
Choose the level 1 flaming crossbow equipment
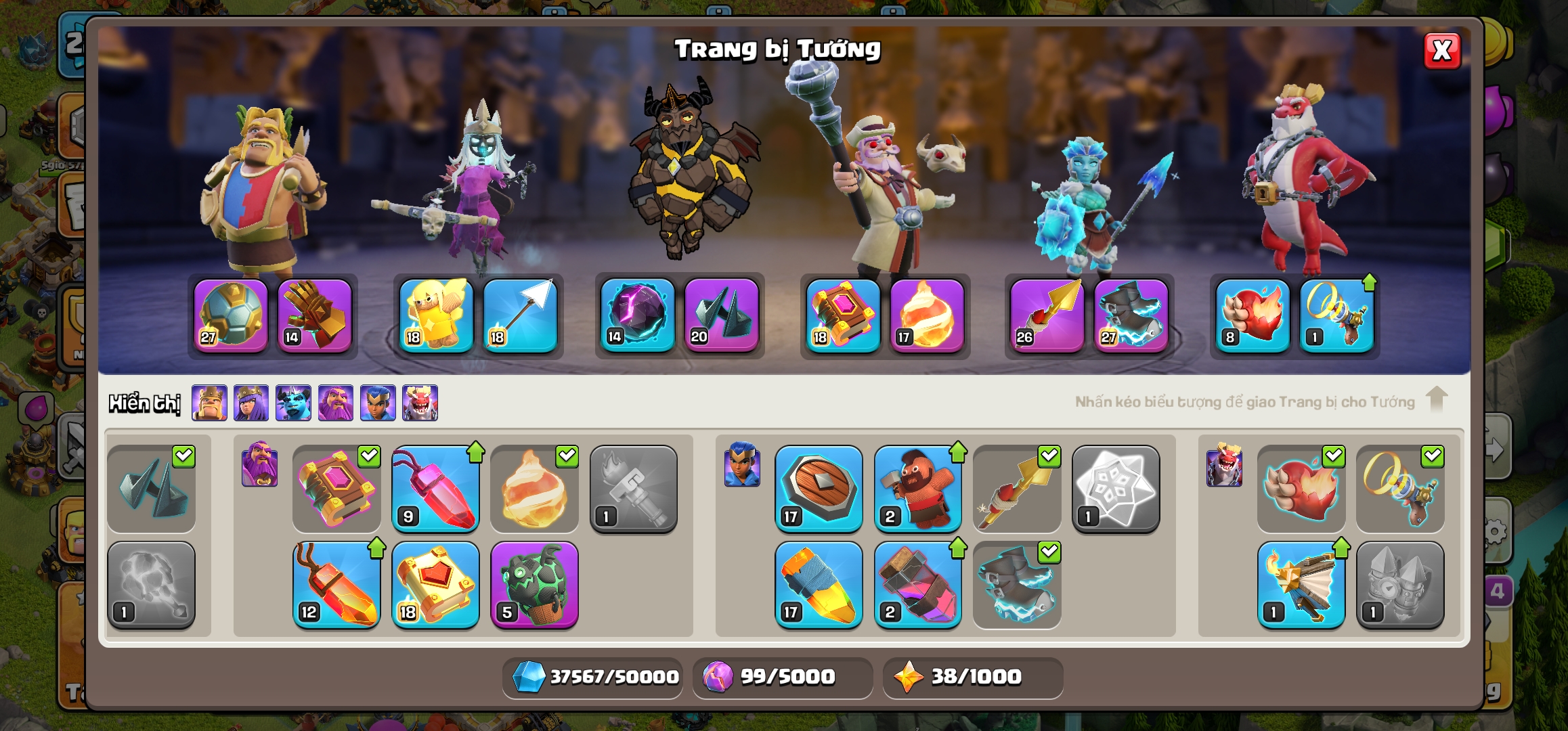coord(1301,585)
